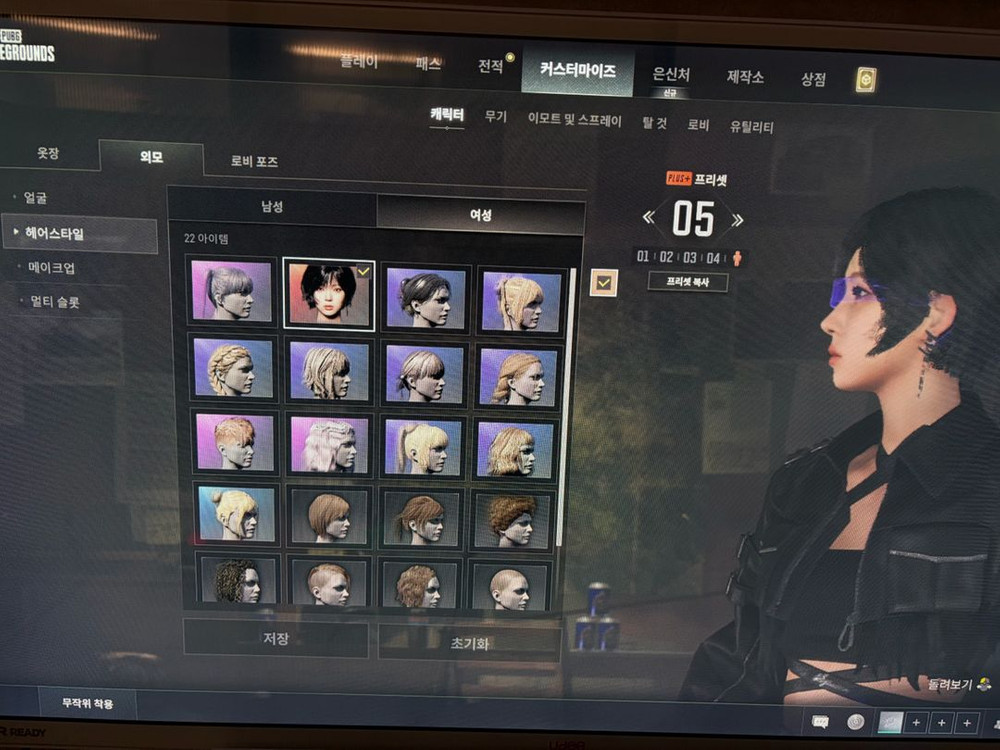This screenshot has width=1000, height=750.
Task: Choose the dark curly hairstyle thumbnail
Action: pyautogui.click(x=237, y=583)
